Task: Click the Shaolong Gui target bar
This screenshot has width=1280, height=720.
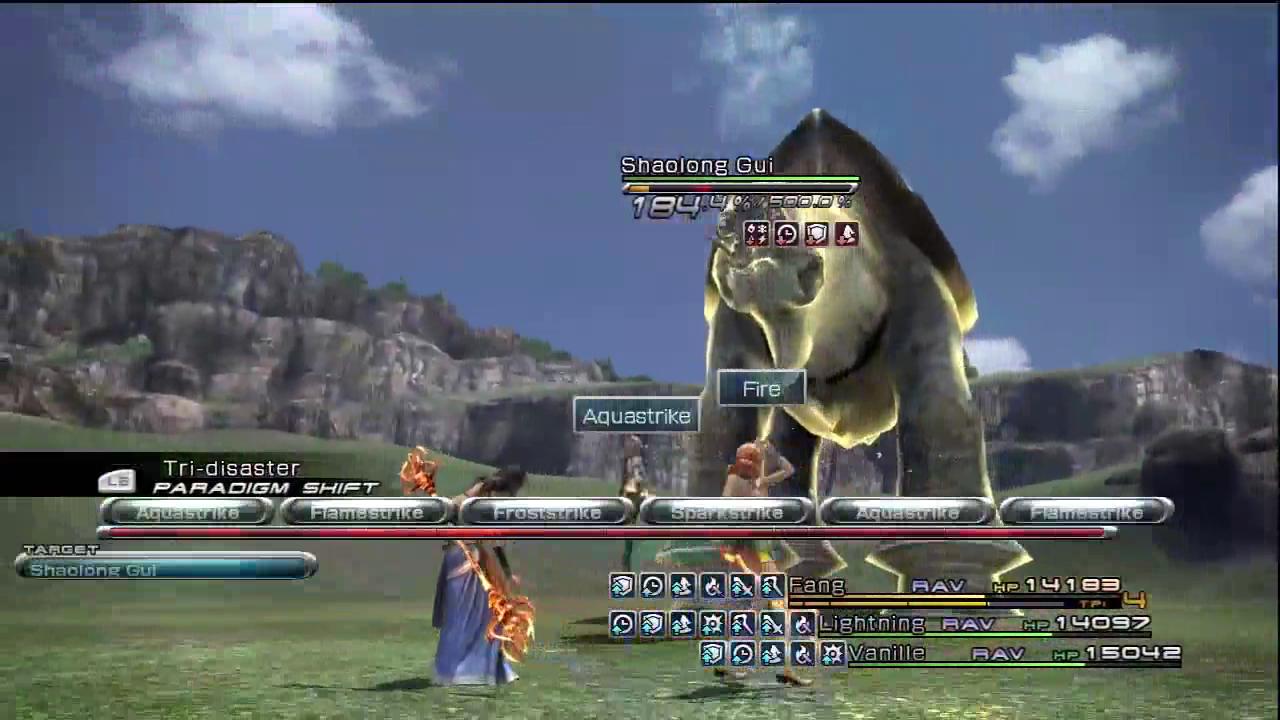Action: 166,569
